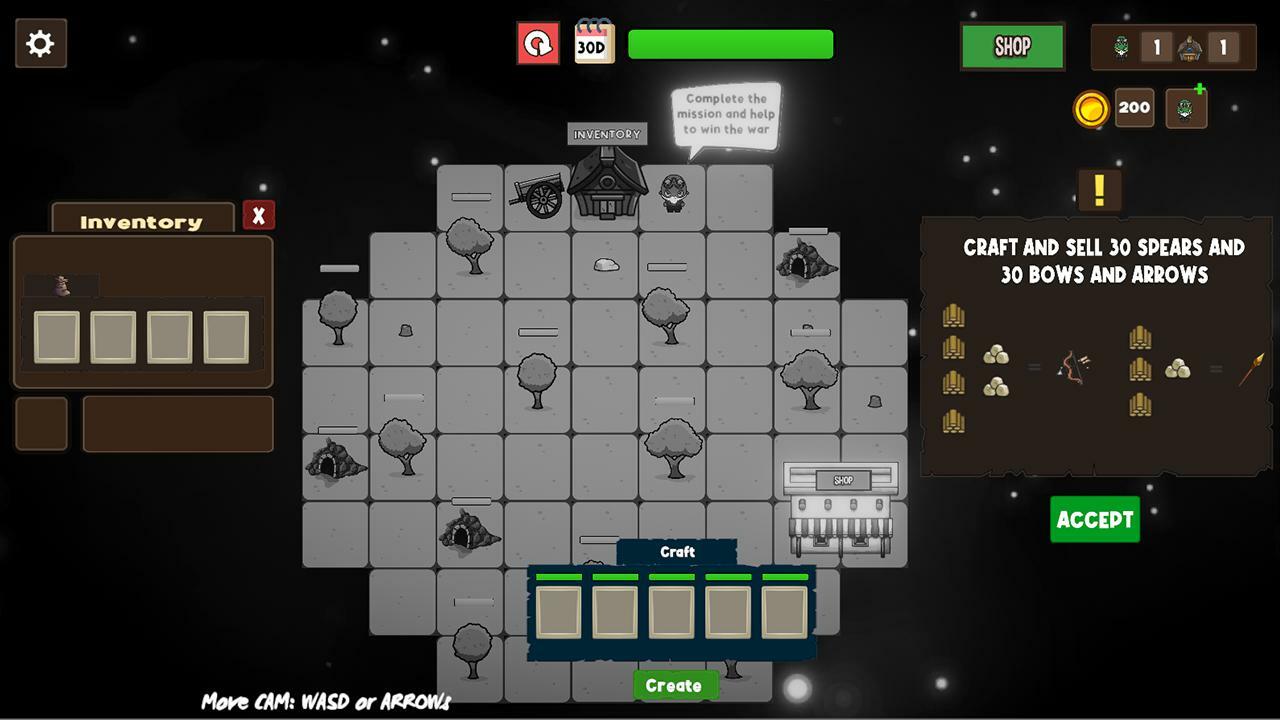Click the red restart arrow button
Viewport: 1280px width, 720px height.
click(538, 44)
